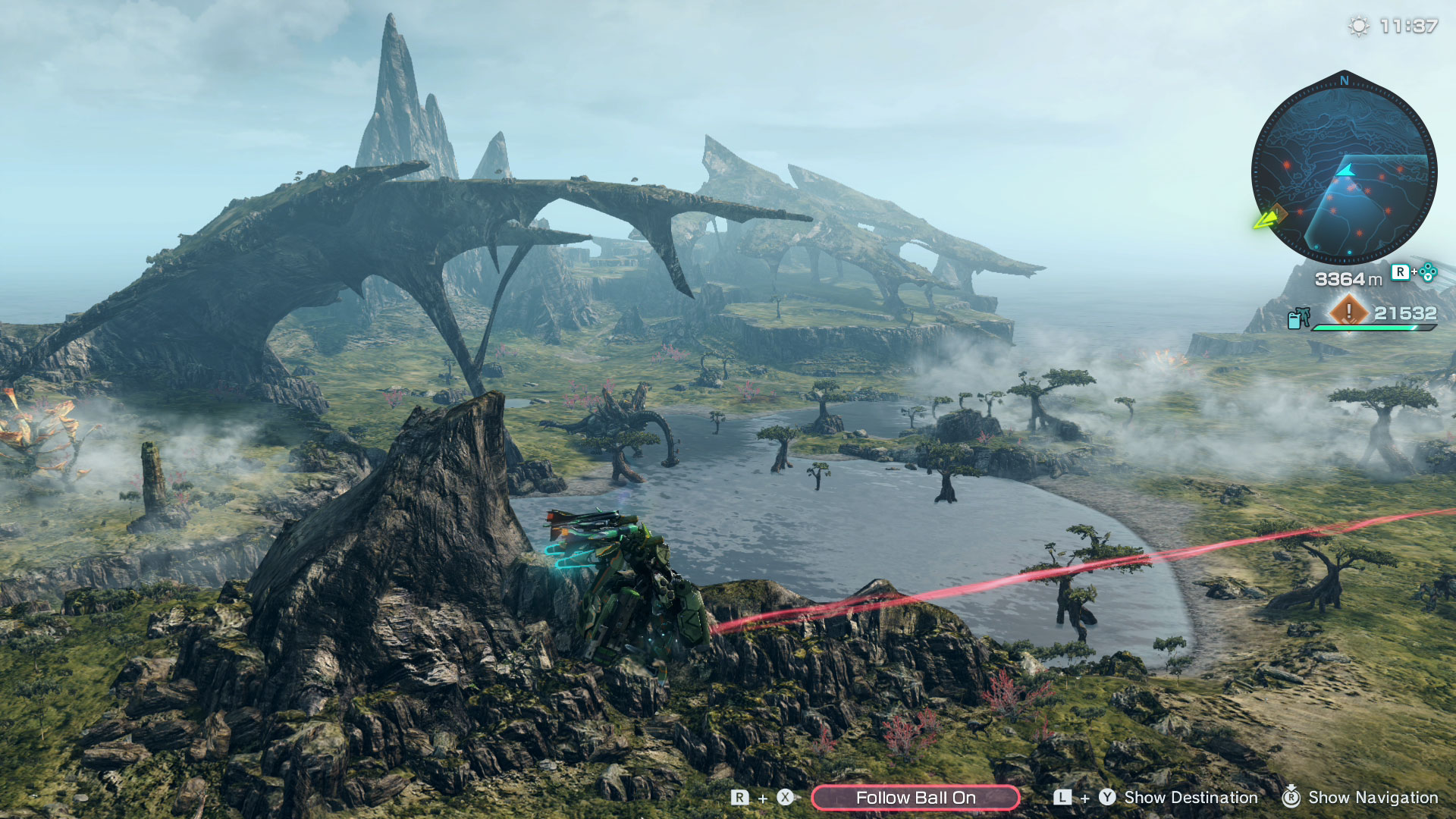
Task: Open the circular minimap
Action: 1343,171
